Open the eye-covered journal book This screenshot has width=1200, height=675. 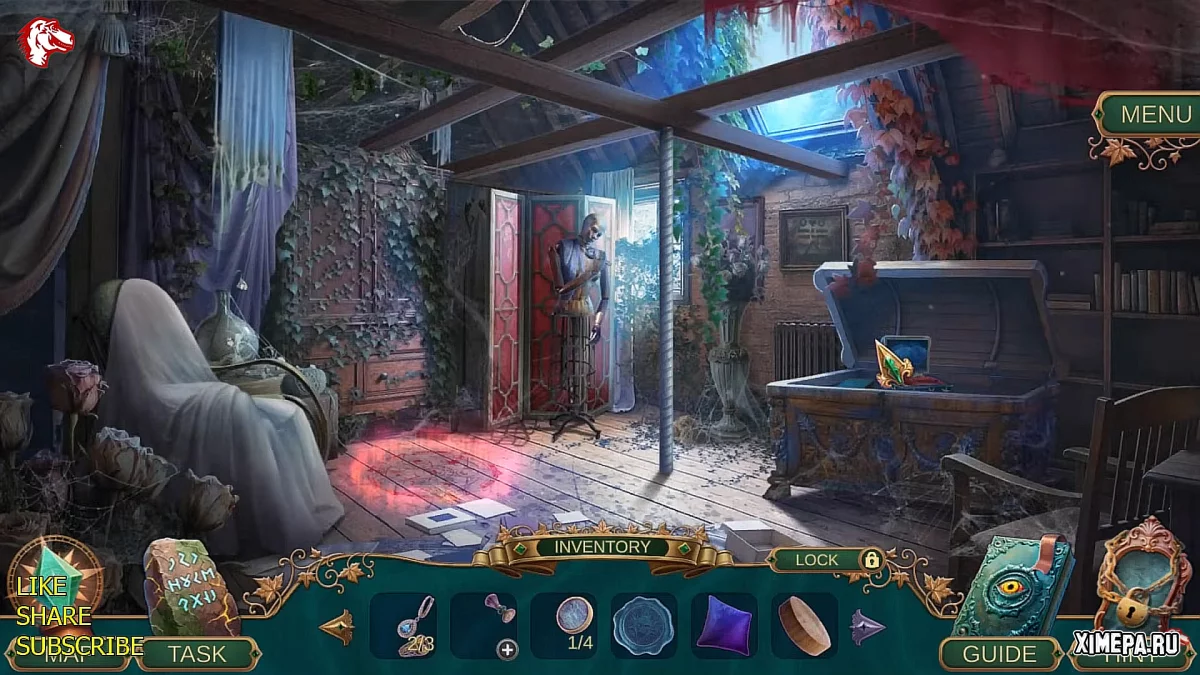[x=1010, y=588]
